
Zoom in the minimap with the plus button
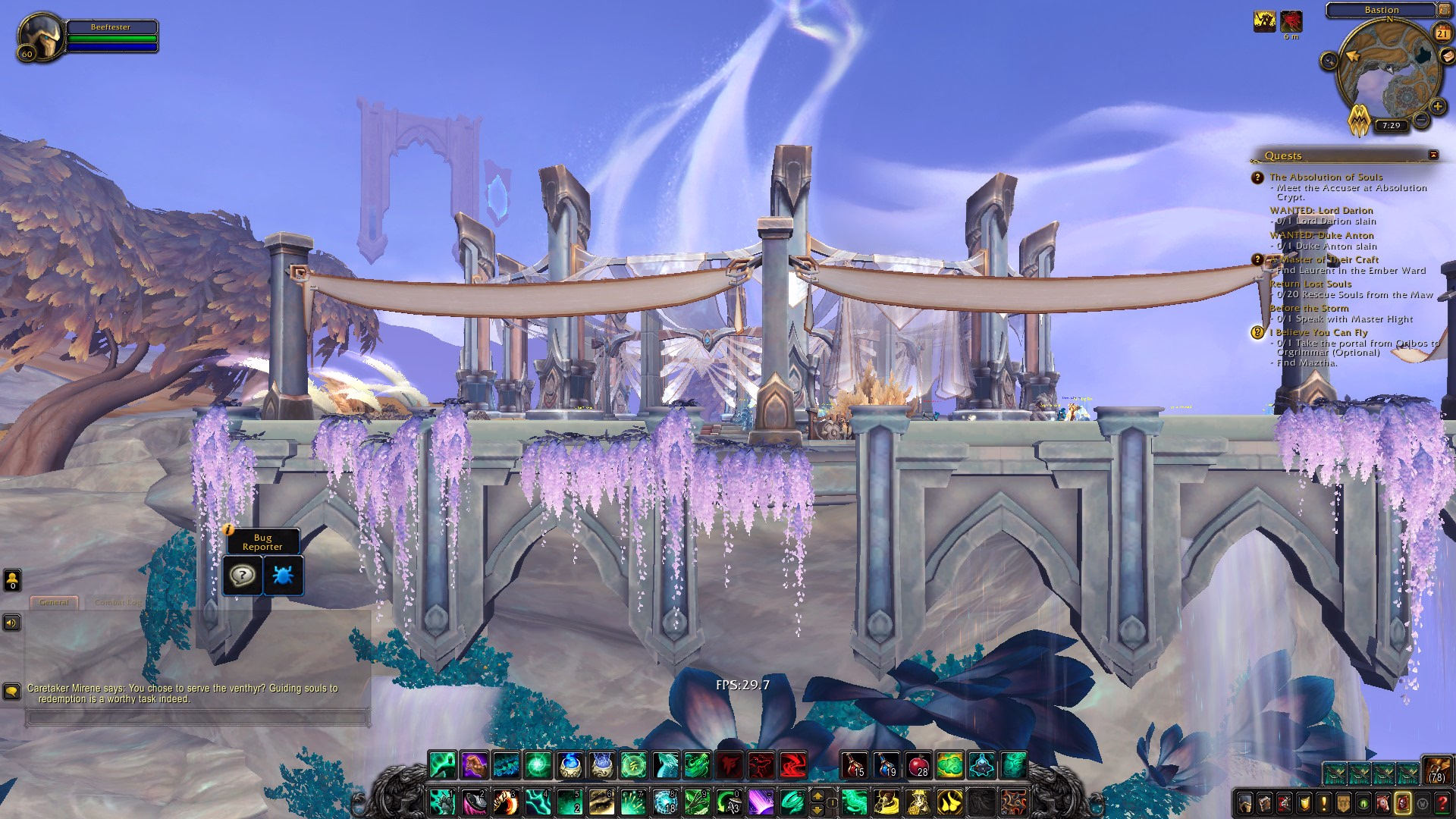click(1437, 106)
